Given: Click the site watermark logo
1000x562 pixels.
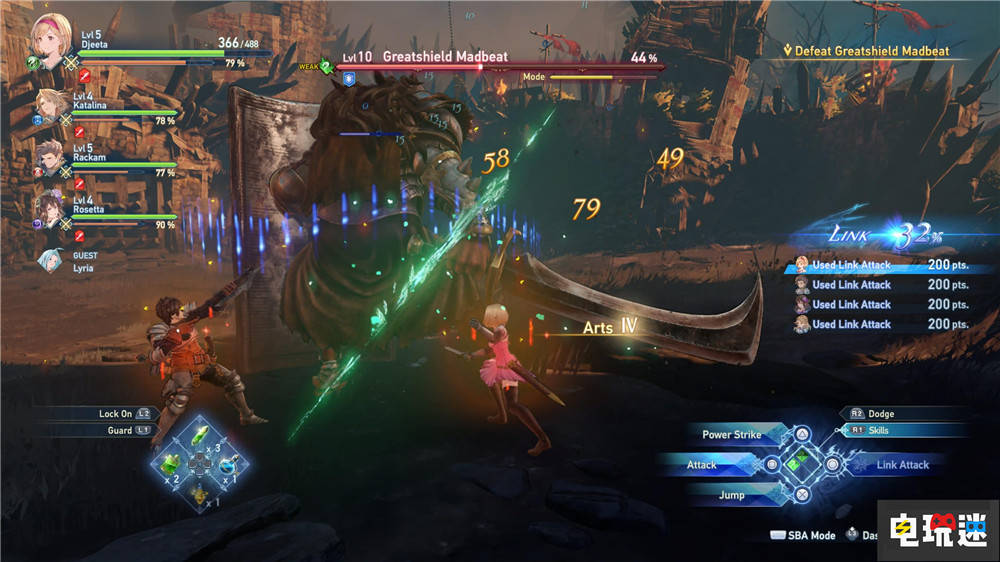Looking at the screenshot, I should (x=937, y=531).
